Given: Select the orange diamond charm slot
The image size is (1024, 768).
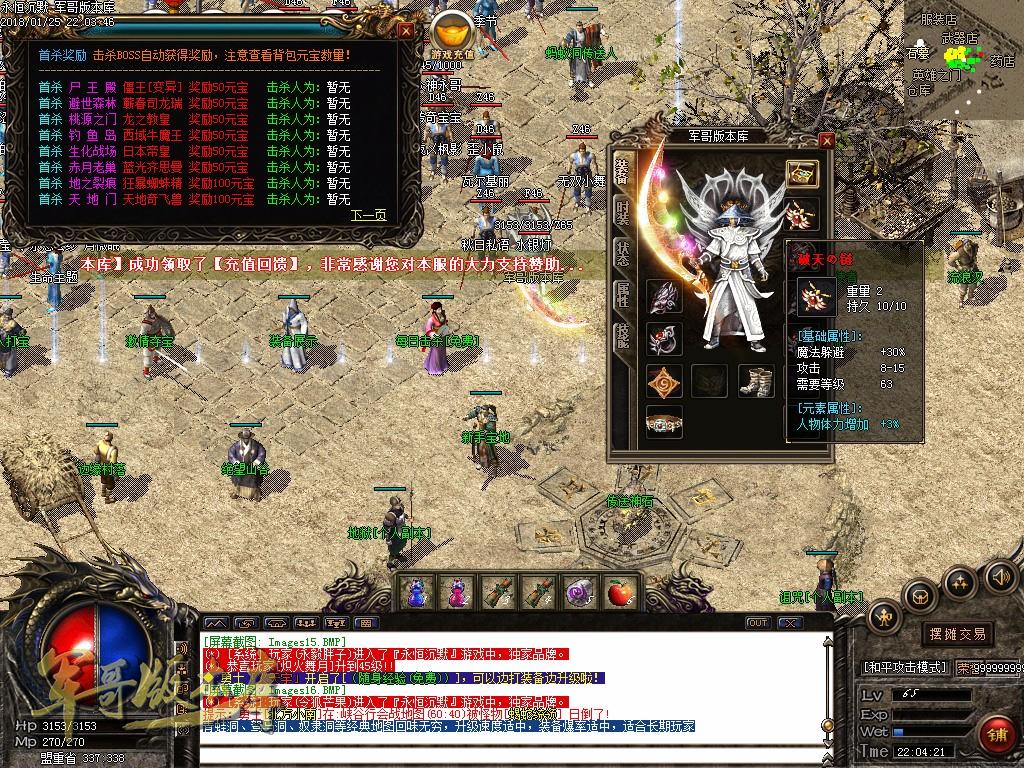Looking at the screenshot, I should pyautogui.click(x=664, y=380).
